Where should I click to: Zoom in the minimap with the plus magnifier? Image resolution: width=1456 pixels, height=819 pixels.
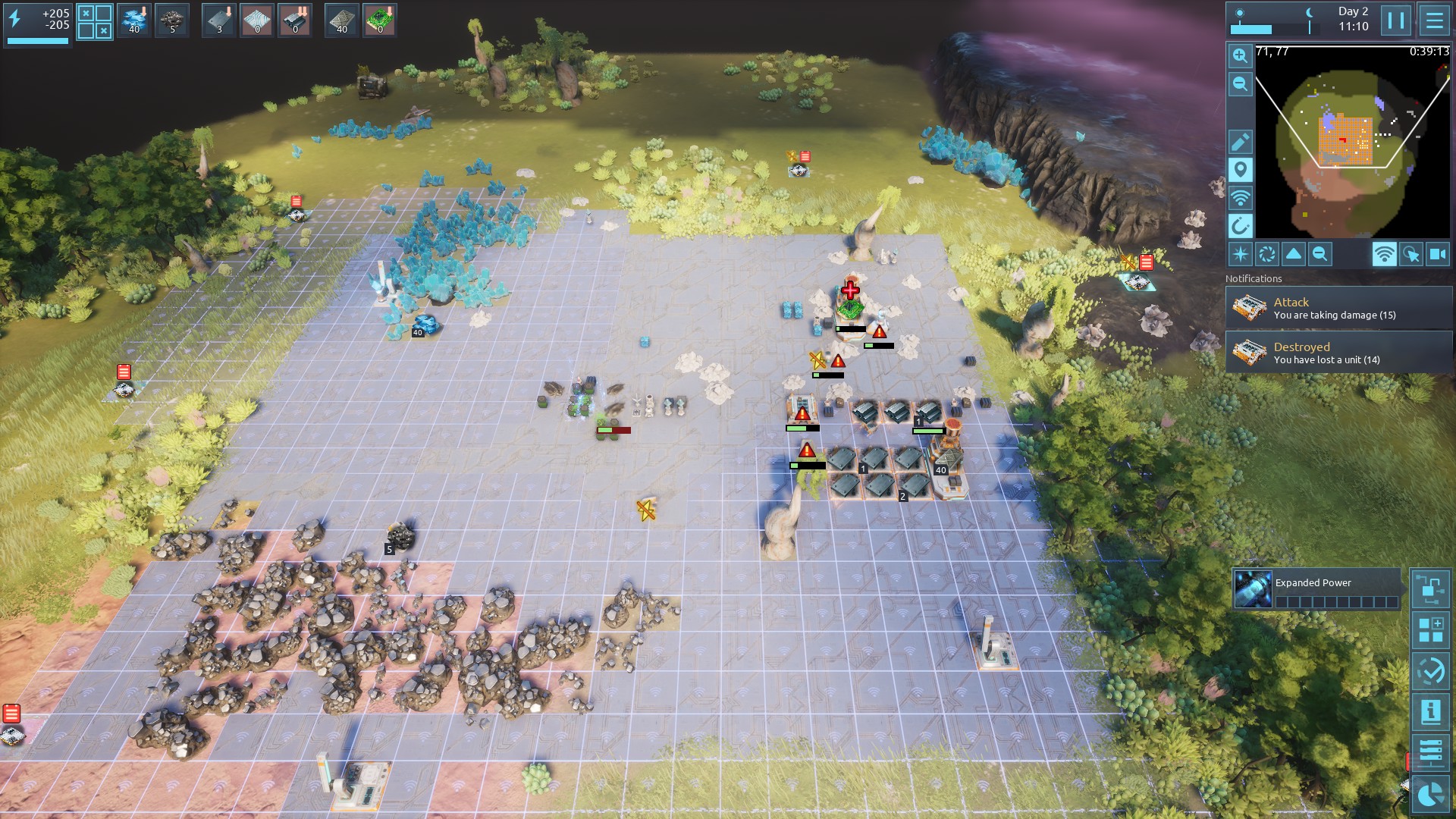pyautogui.click(x=1240, y=56)
